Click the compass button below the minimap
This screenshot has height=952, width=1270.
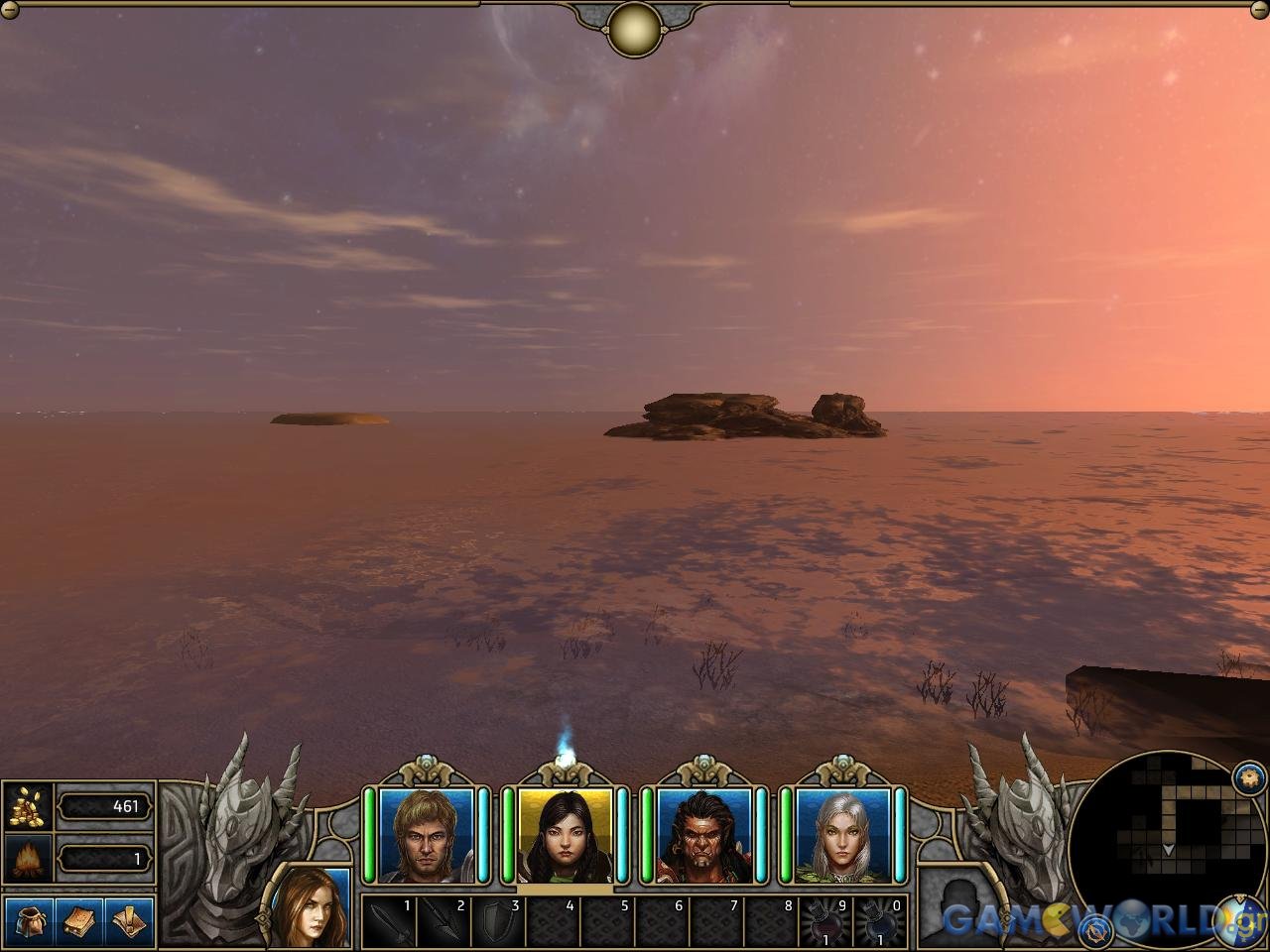[1096, 930]
